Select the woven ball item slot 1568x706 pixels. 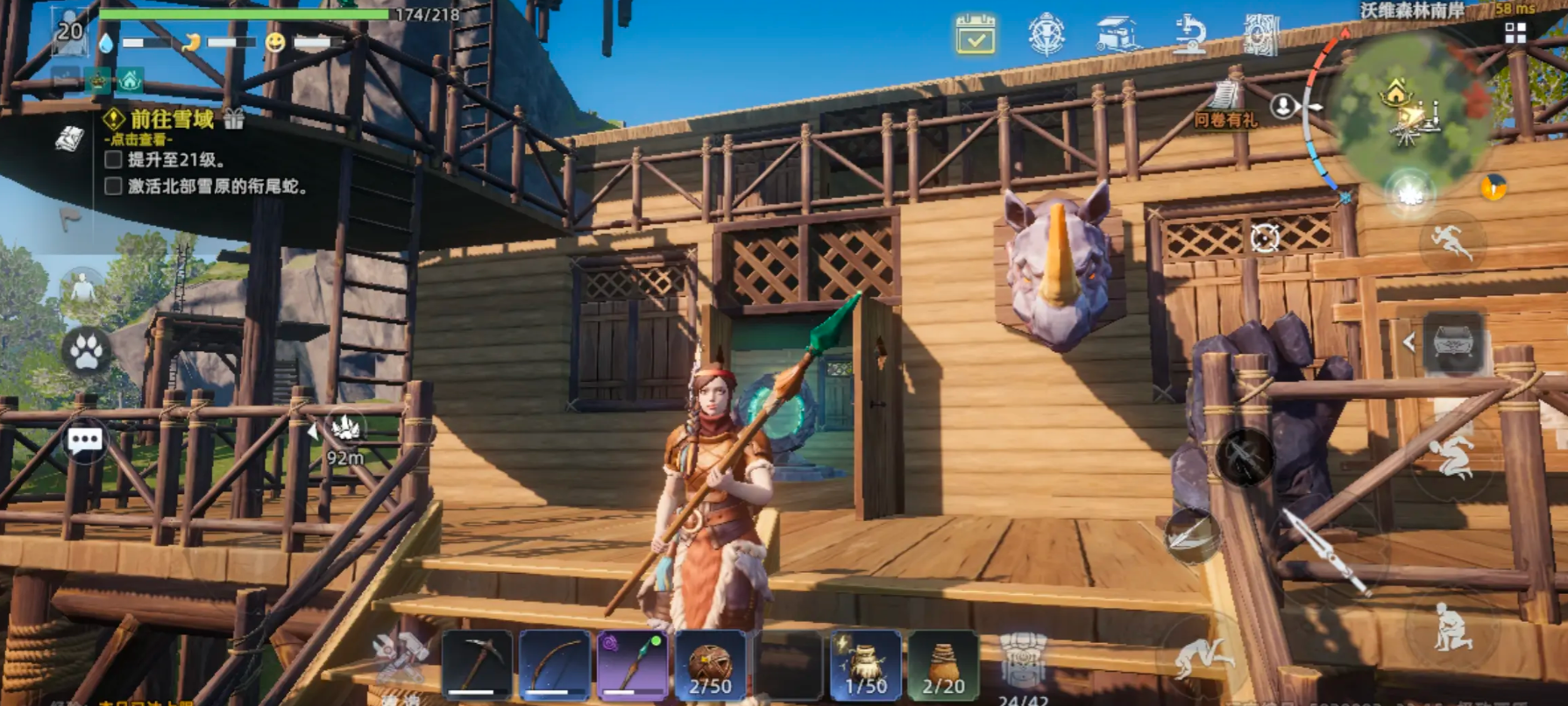710,665
